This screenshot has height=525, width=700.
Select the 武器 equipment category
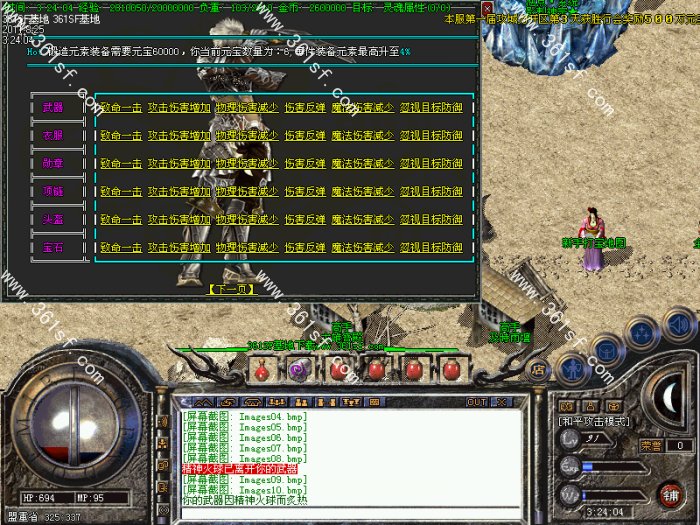click(x=53, y=107)
